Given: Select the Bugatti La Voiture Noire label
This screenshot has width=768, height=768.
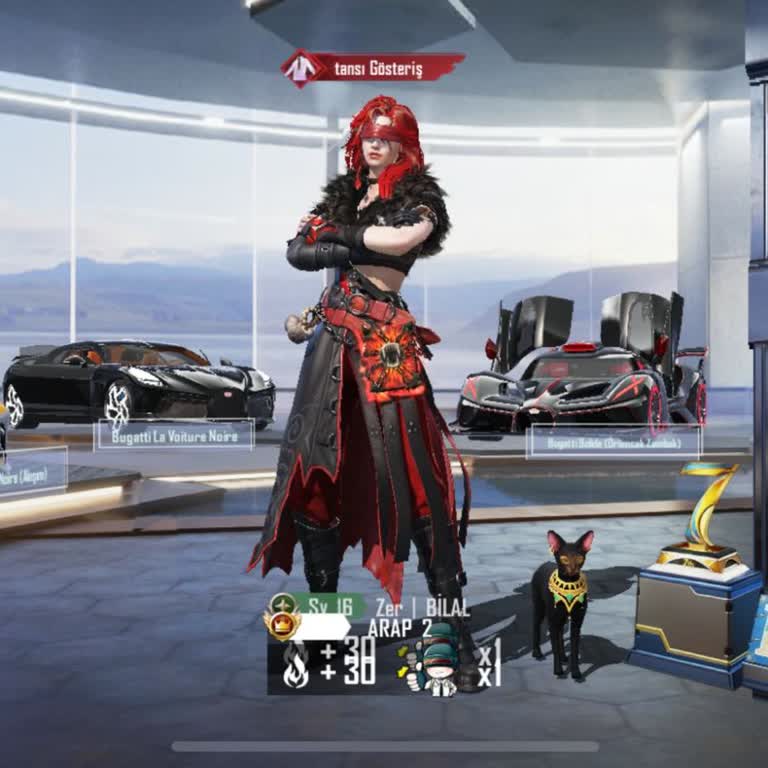Looking at the screenshot, I should coord(174,435).
